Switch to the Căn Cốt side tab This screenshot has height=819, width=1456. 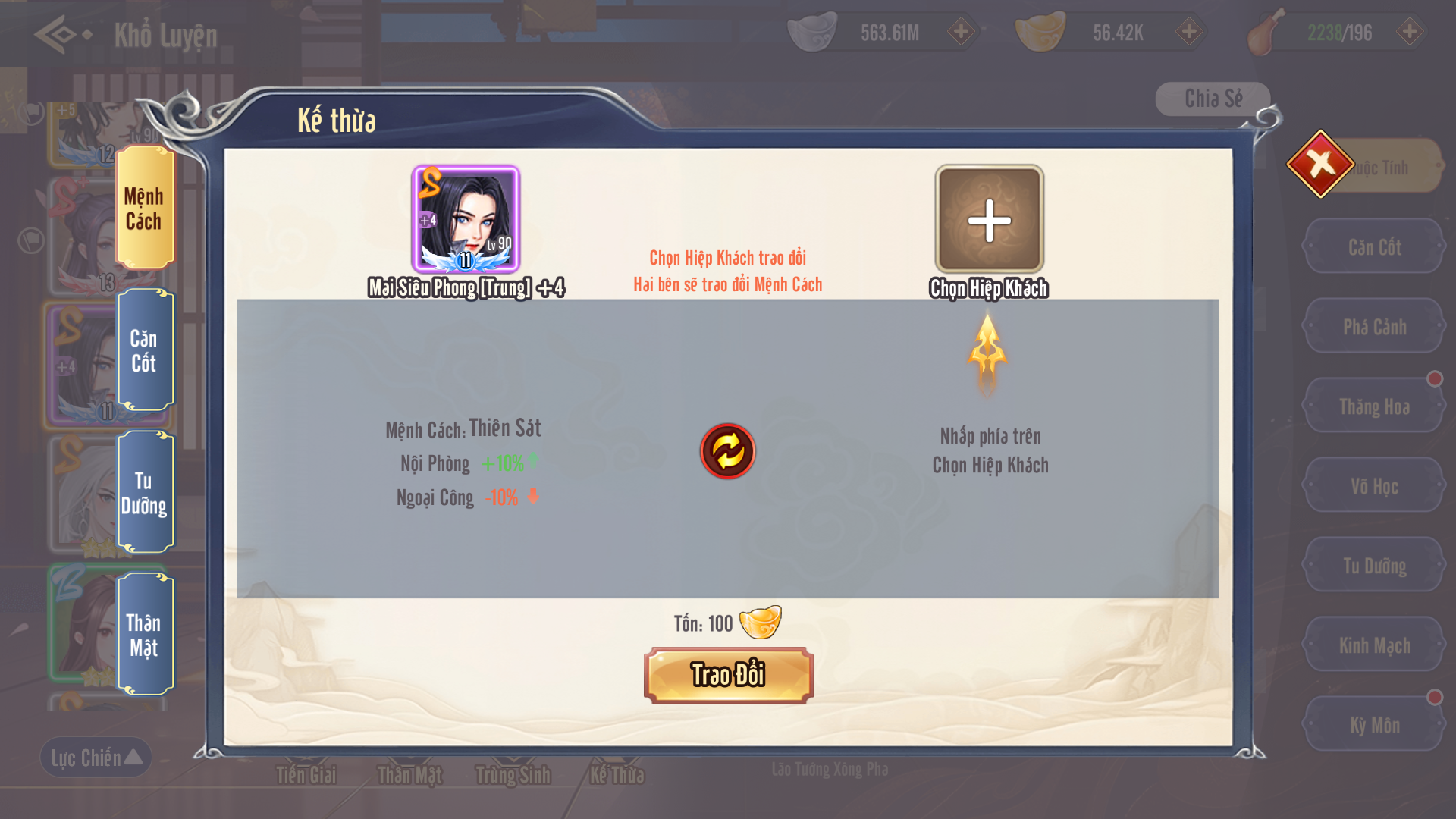click(144, 350)
